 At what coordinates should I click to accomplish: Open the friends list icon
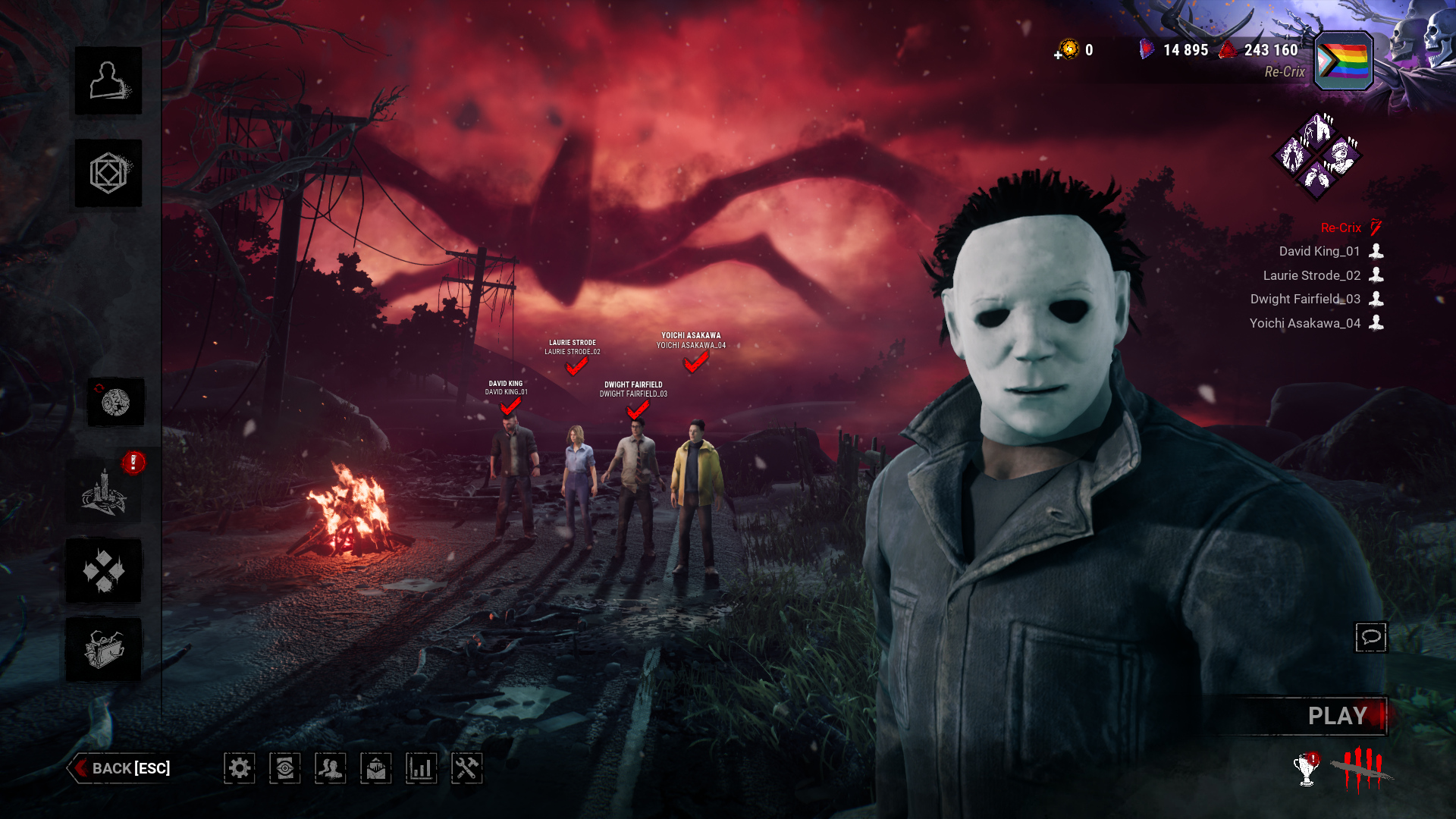point(331,768)
